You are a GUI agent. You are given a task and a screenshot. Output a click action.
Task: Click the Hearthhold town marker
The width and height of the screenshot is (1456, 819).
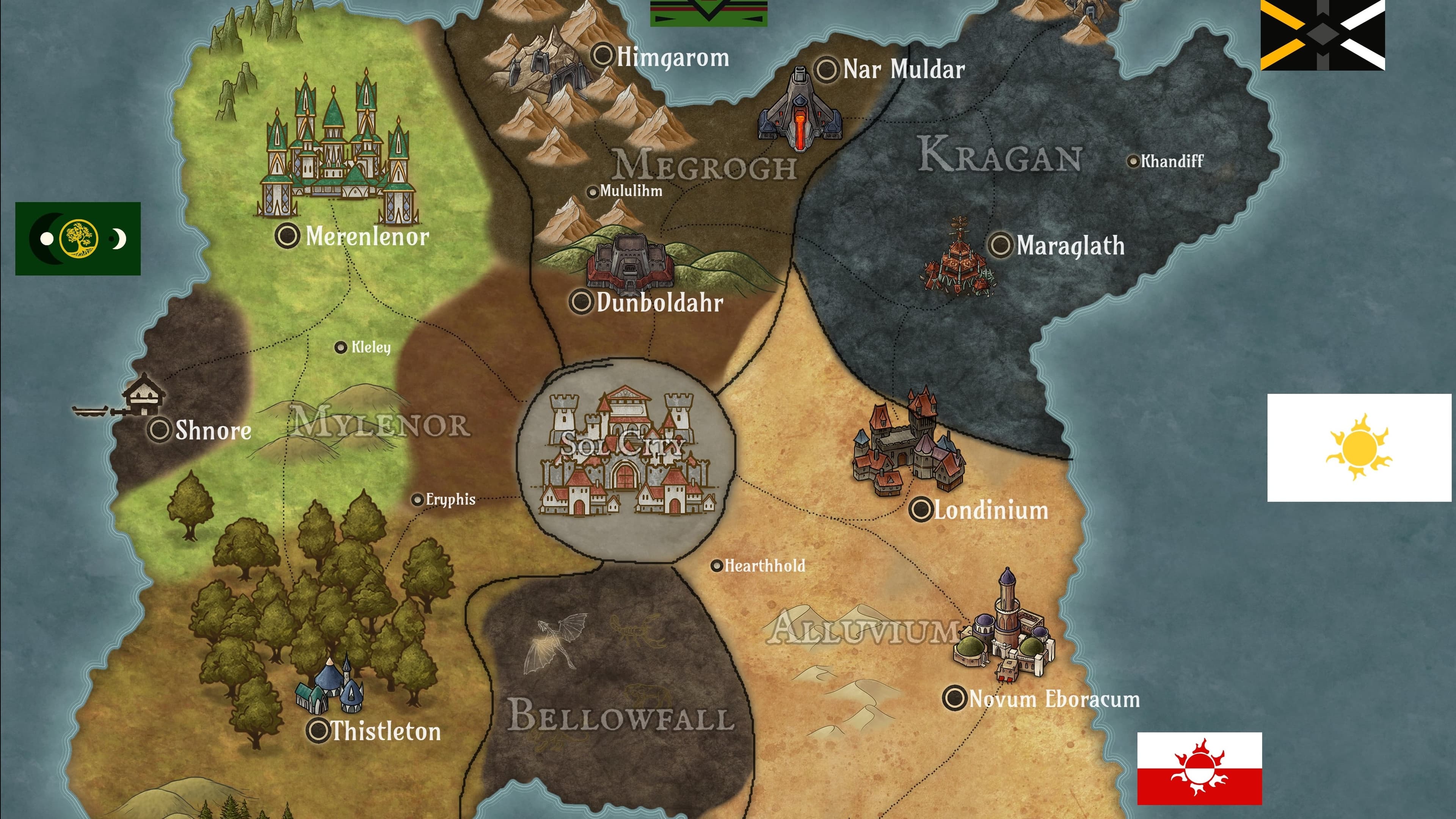[717, 565]
